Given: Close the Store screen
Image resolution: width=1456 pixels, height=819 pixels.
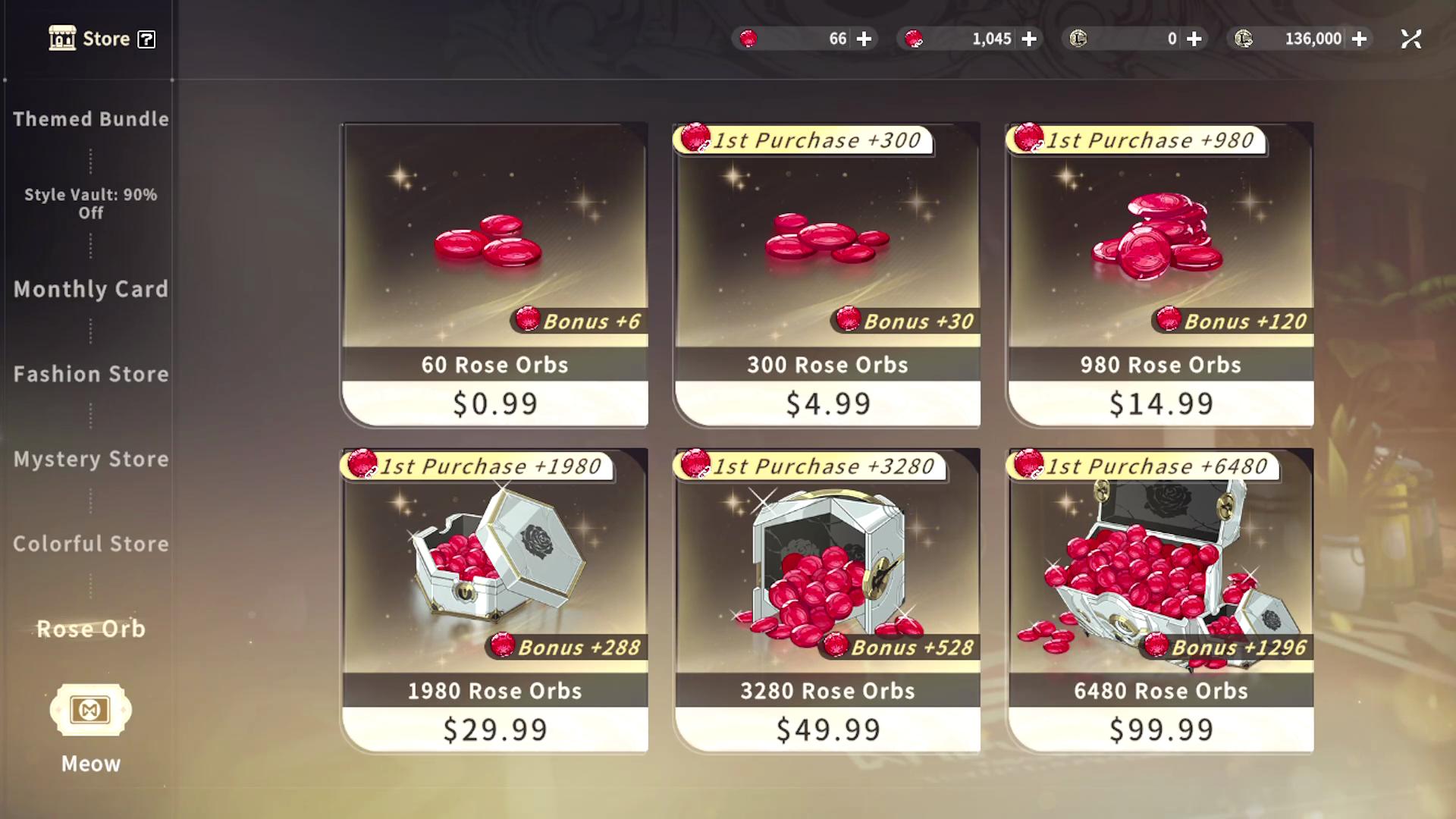Looking at the screenshot, I should pos(1410,39).
